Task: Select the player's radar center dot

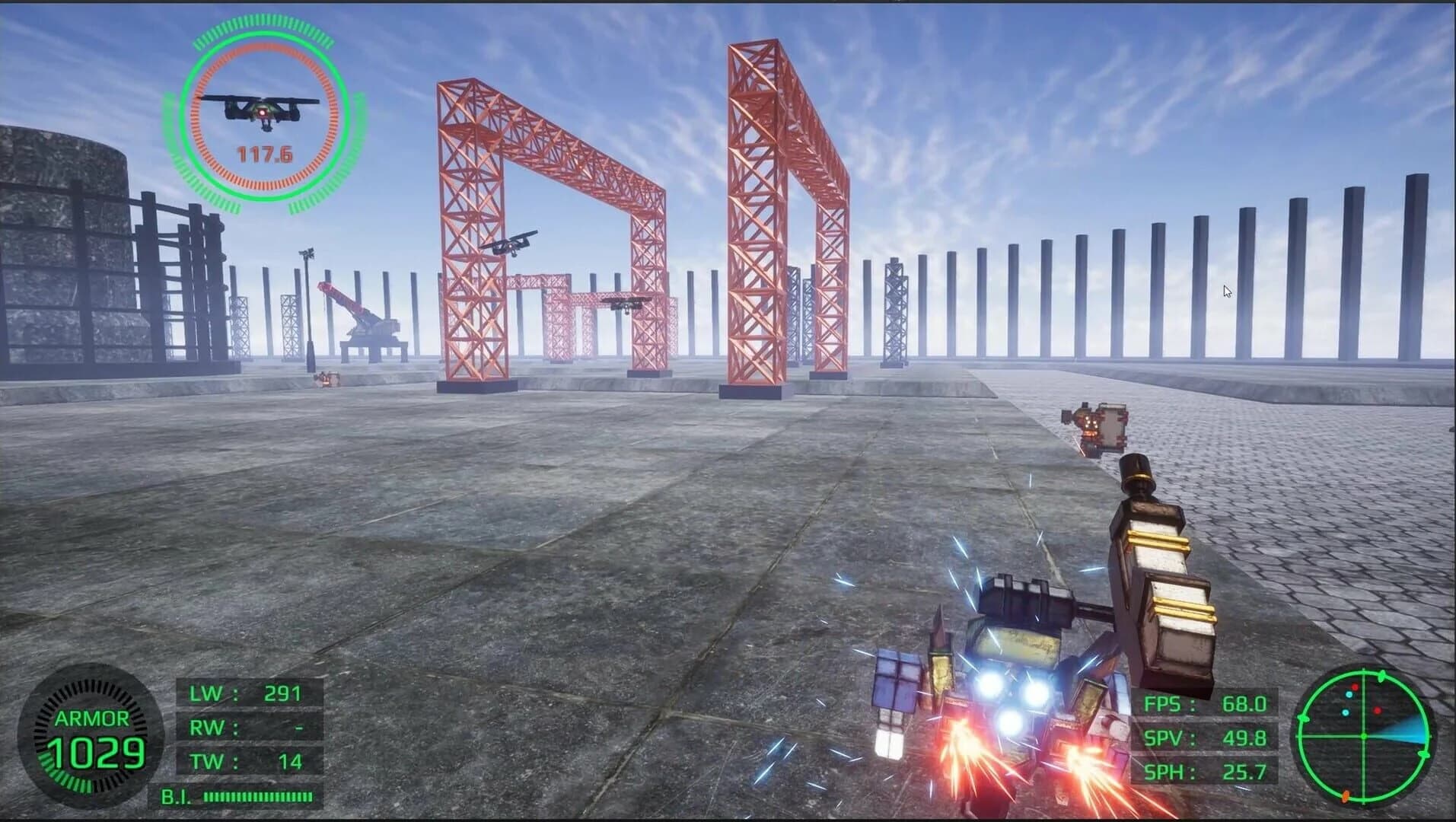Action: pos(1363,735)
